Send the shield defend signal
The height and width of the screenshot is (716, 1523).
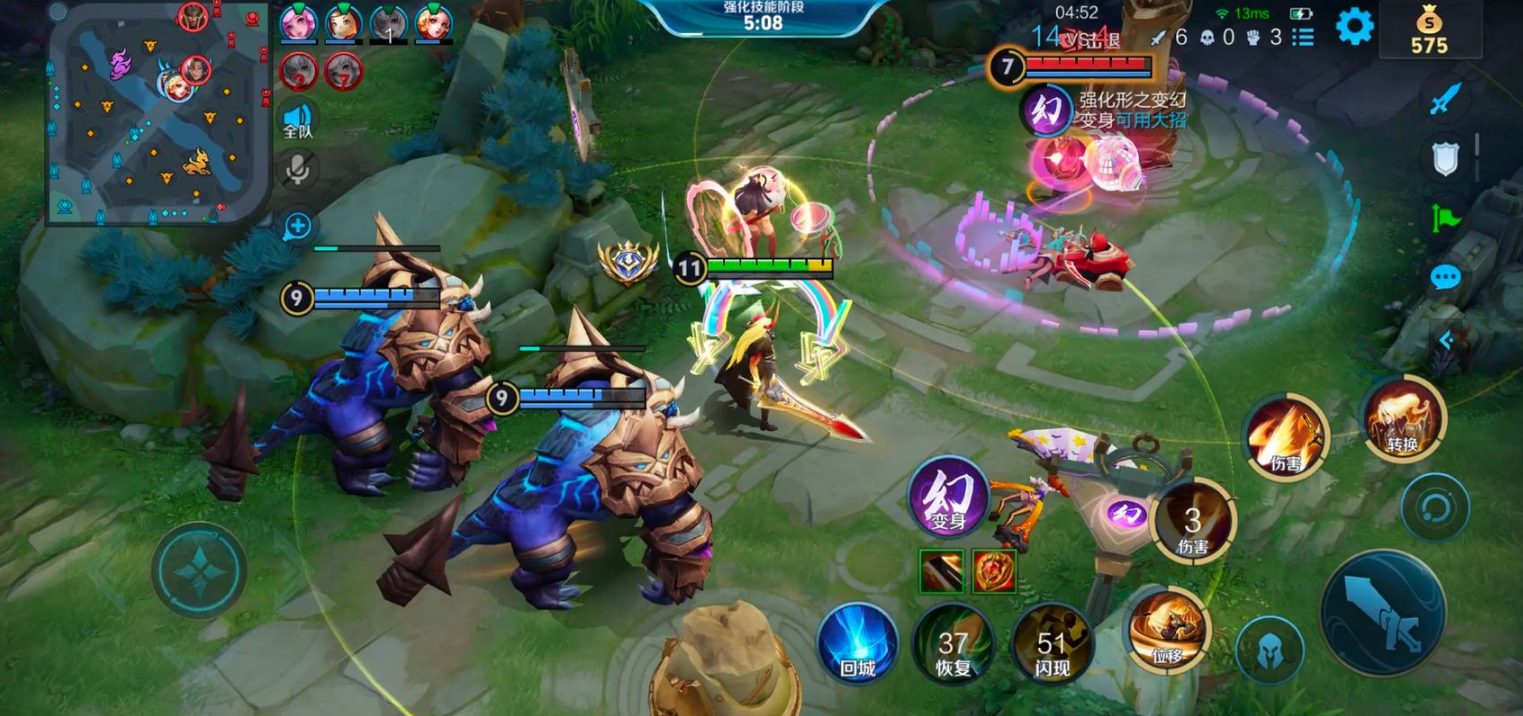pos(1445,159)
